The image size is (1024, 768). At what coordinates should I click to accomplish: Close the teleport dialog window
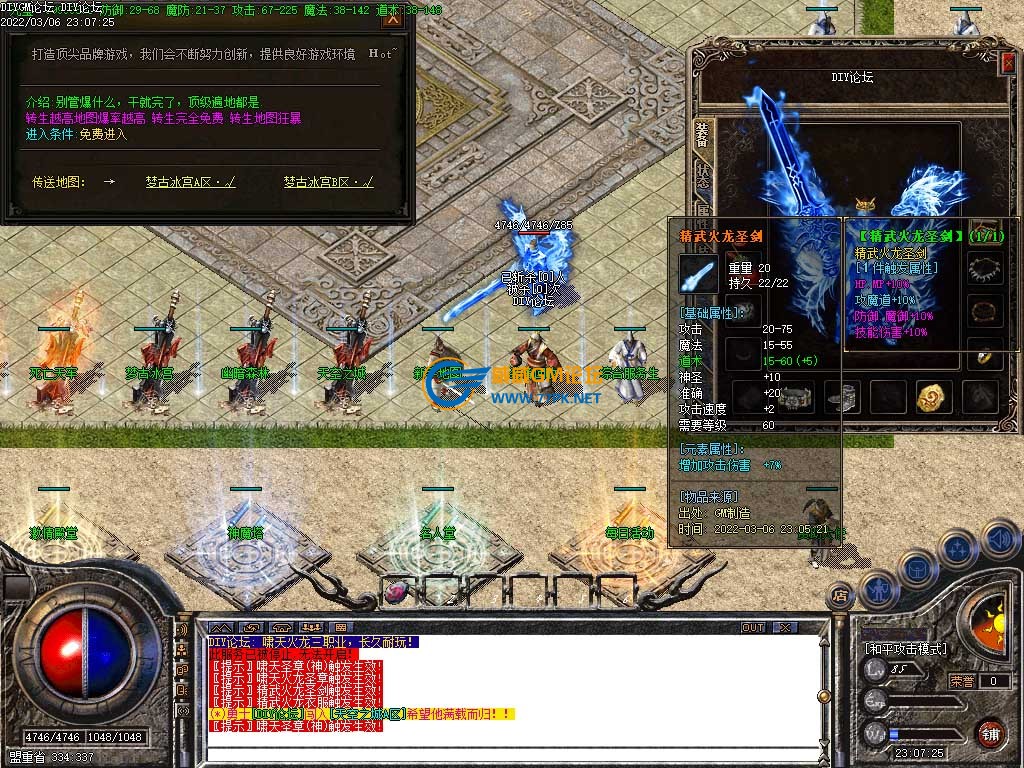click(x=393, y=17)
